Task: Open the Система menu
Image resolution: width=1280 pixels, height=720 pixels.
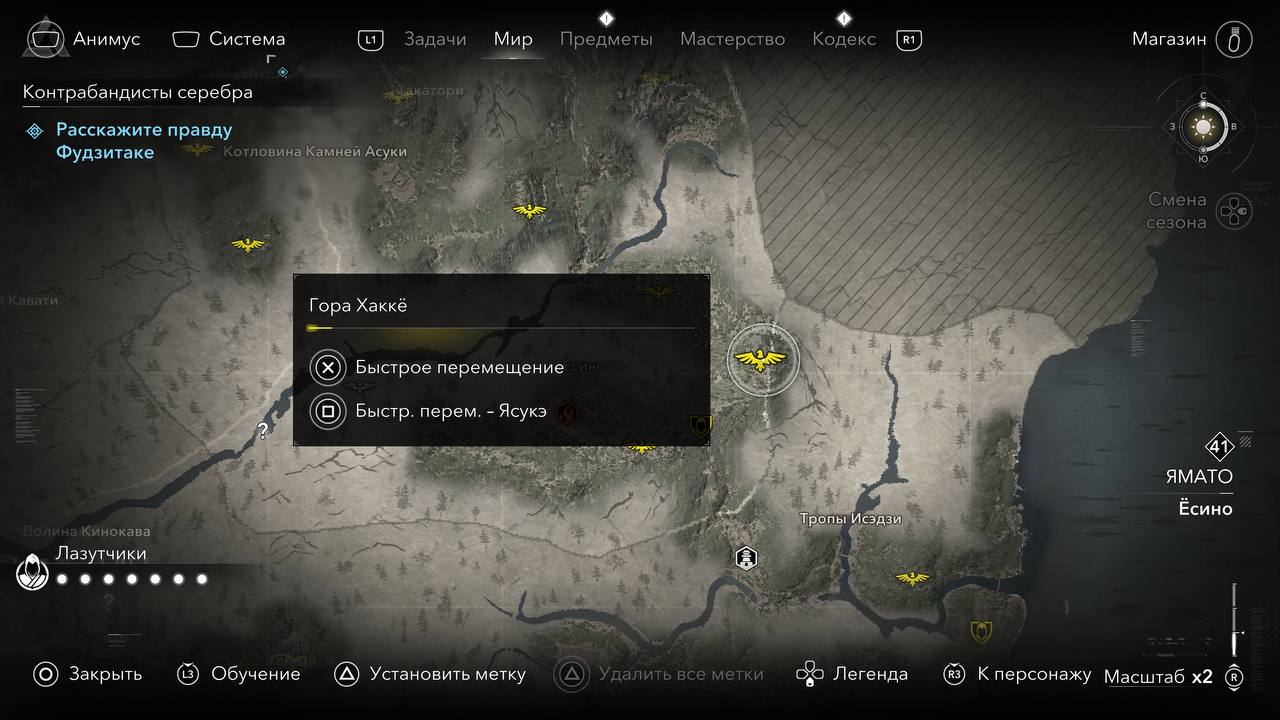Action: [229, 40]
